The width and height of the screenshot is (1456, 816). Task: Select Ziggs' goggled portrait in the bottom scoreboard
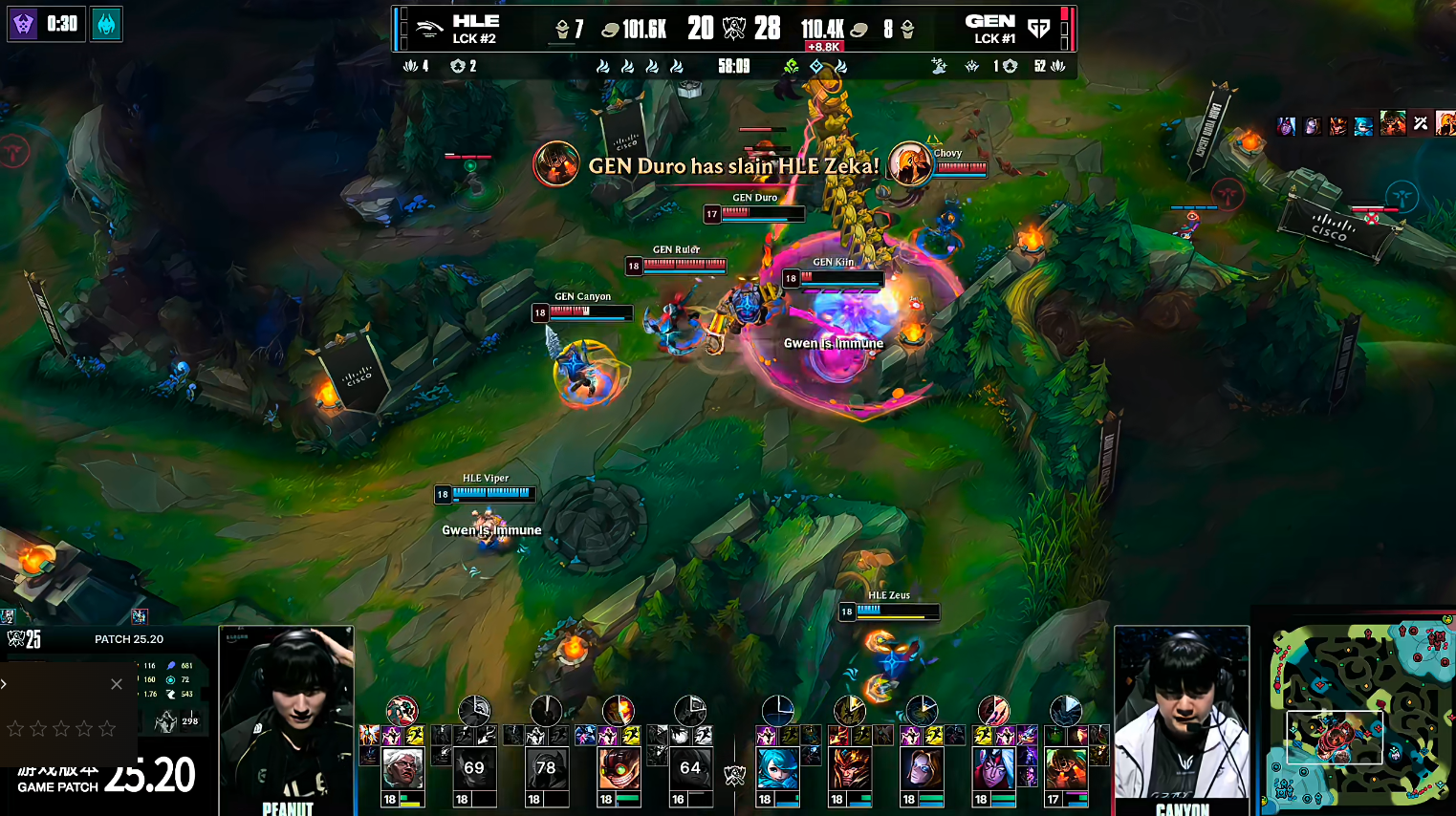click(619, 768)
